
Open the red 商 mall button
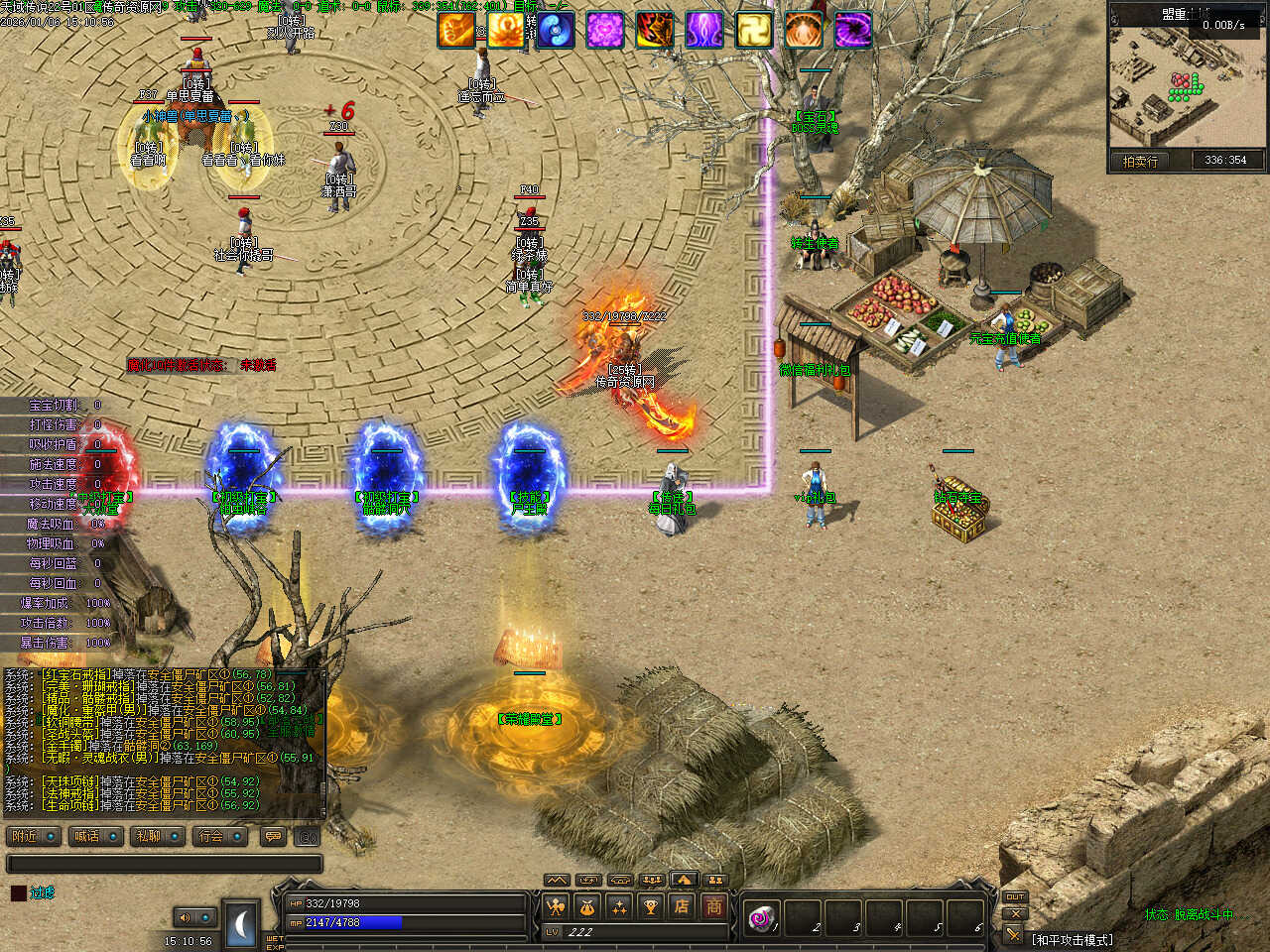coord(713,905)
